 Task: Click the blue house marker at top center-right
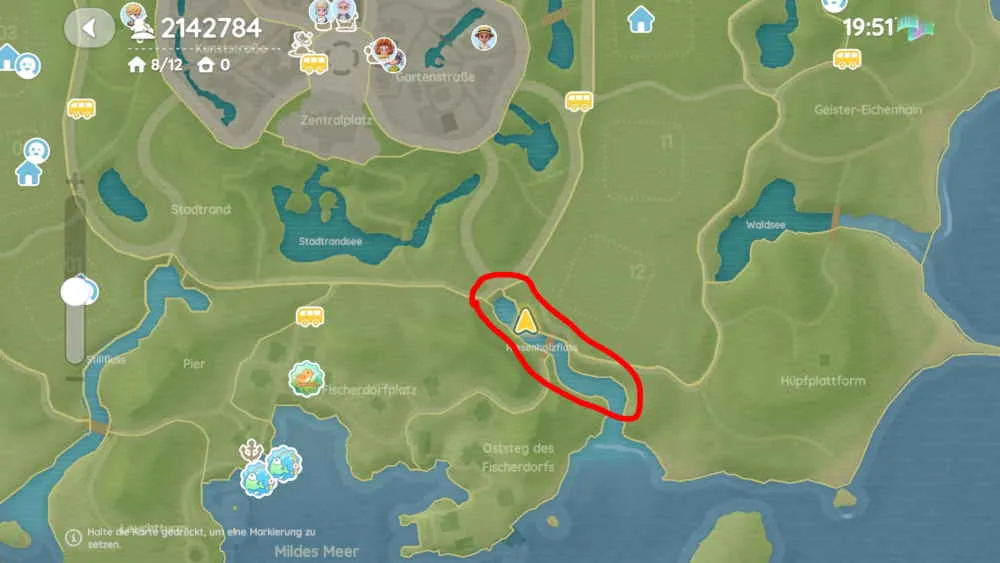click(x=641, y=19)
